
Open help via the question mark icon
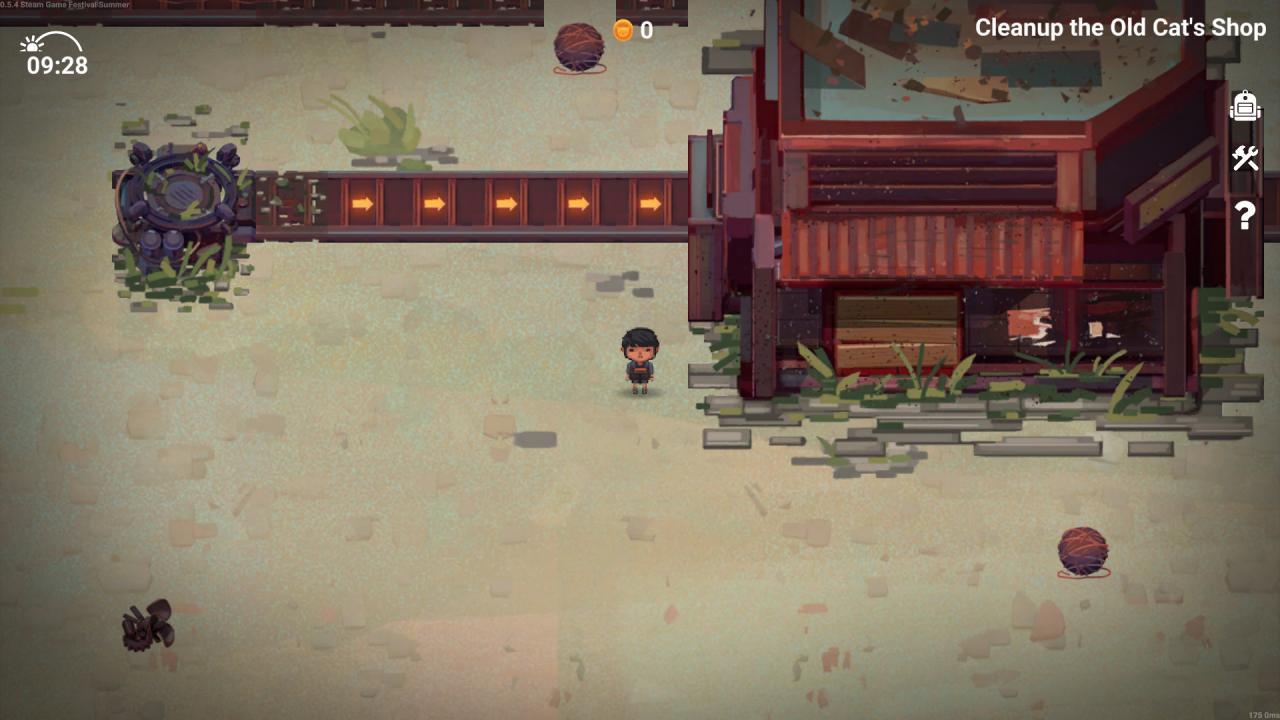[1245, 215]
